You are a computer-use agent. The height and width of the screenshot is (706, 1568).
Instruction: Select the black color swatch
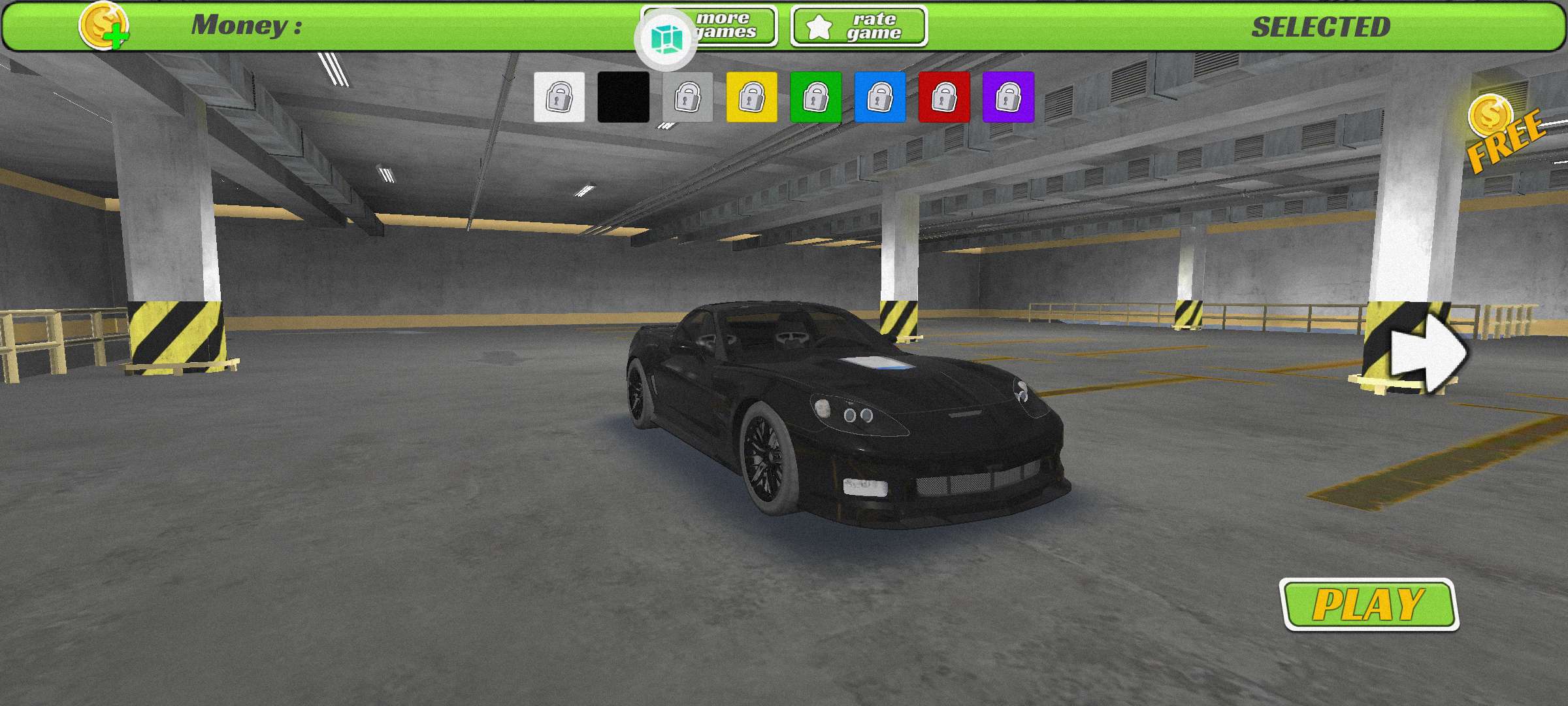pos(623,98)
